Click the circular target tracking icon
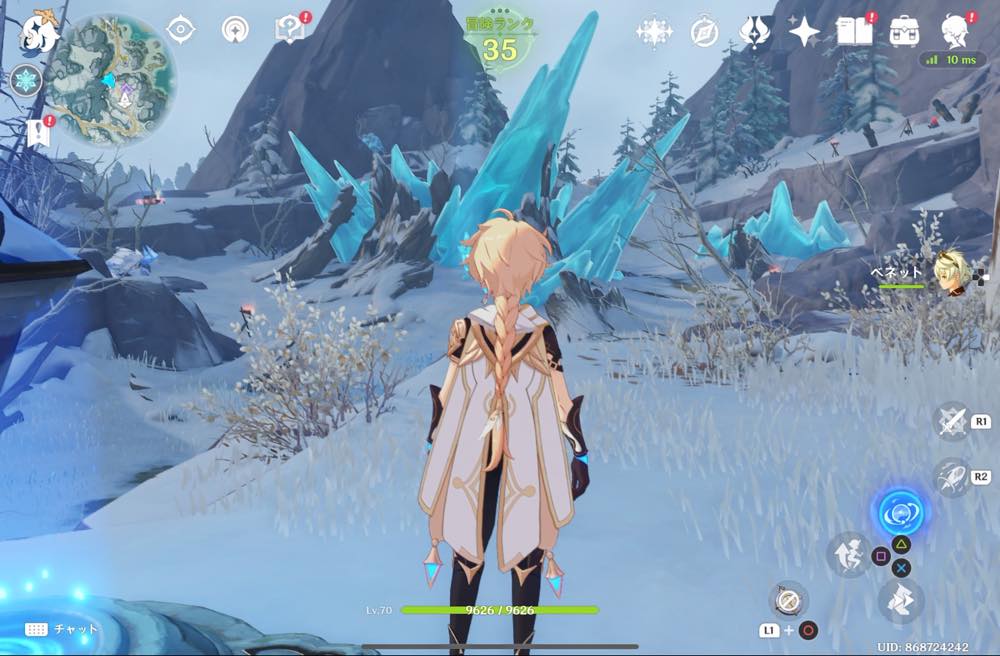 click(236, 29)
